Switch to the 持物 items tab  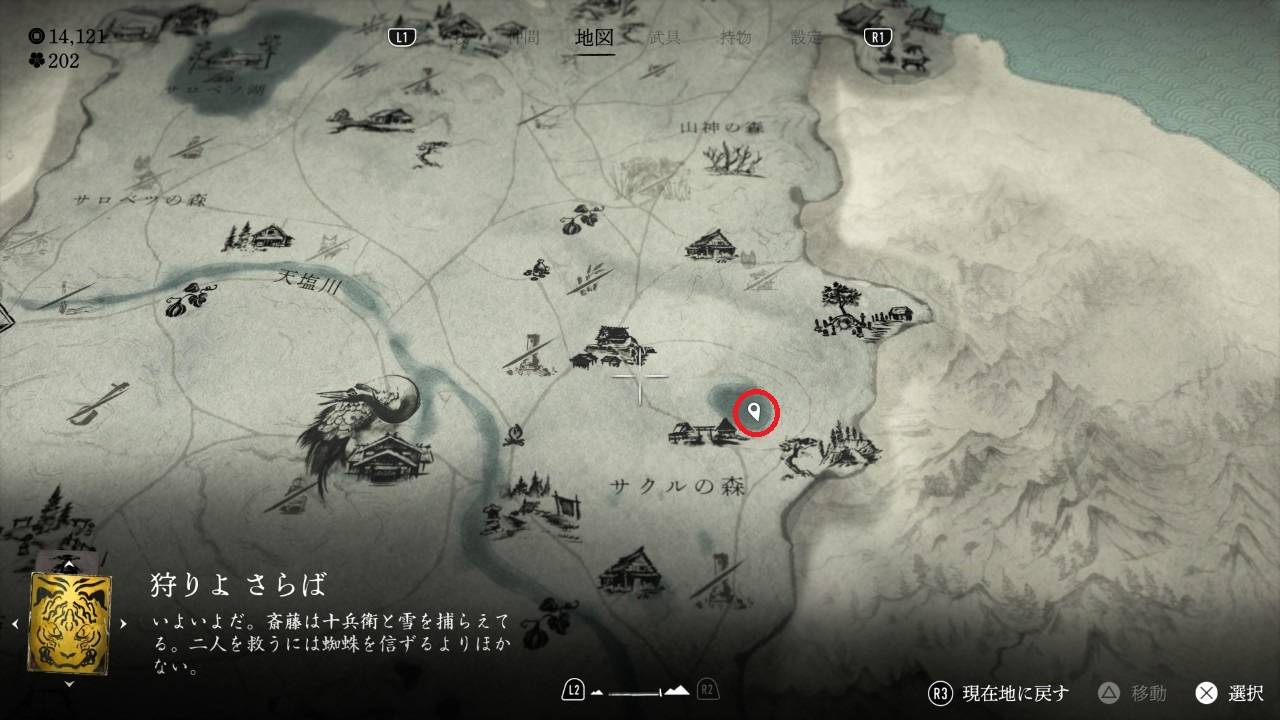pyautogui.click(x=736, y=38)
